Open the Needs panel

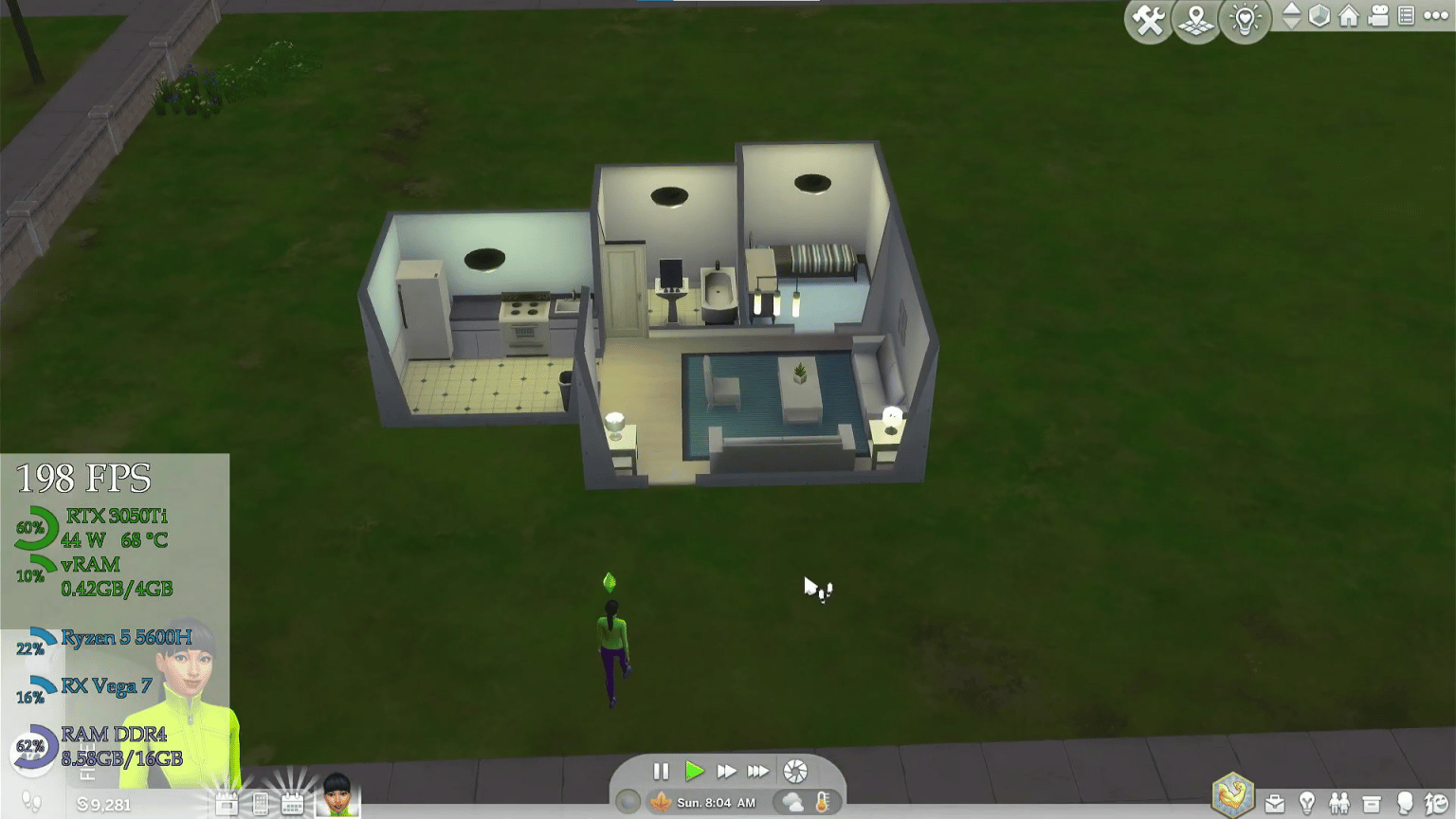[1434, 804]
